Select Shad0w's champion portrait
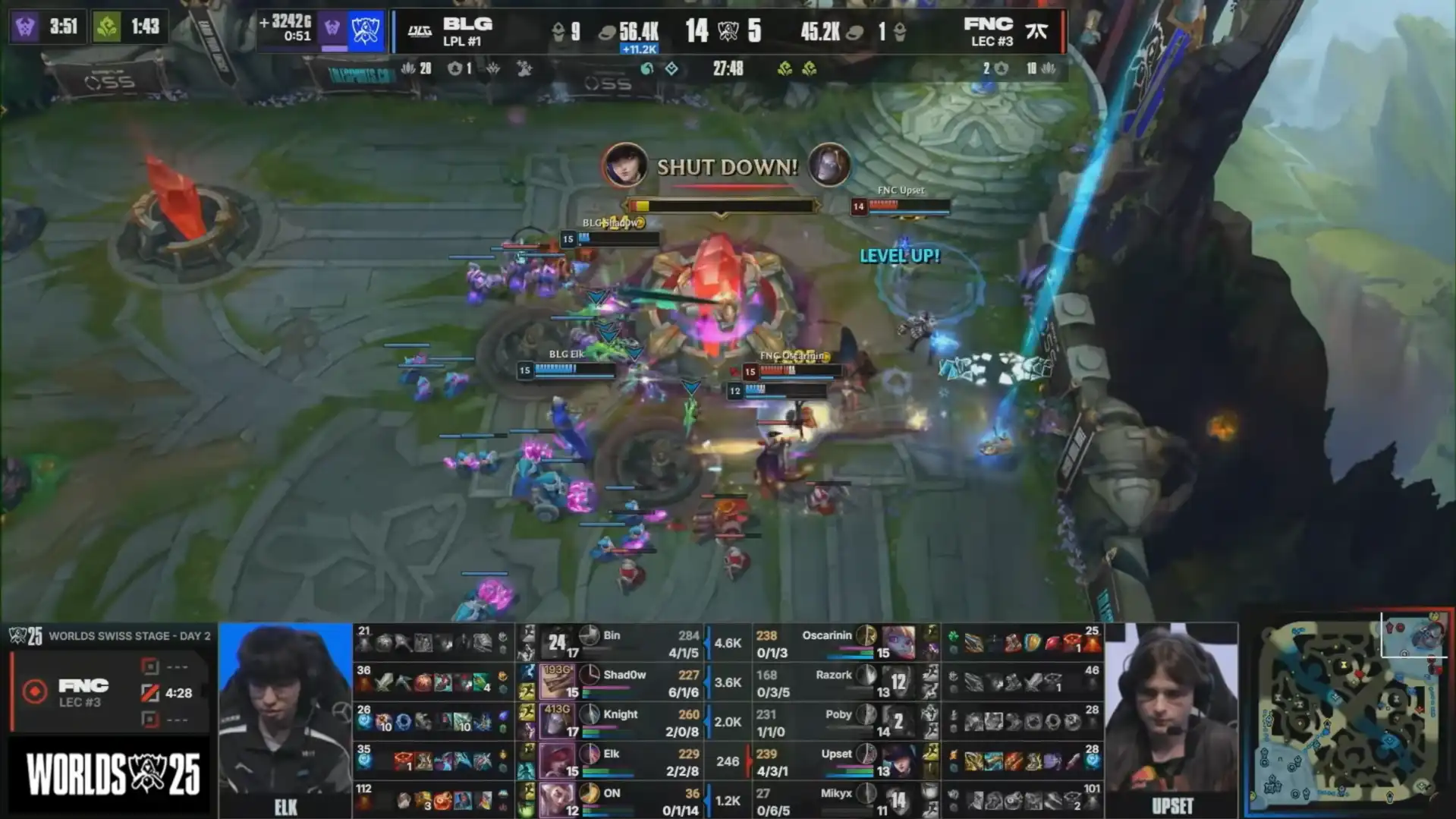Image resolution: width=1456 pixels, height=819 pixels. click(556, 682)
